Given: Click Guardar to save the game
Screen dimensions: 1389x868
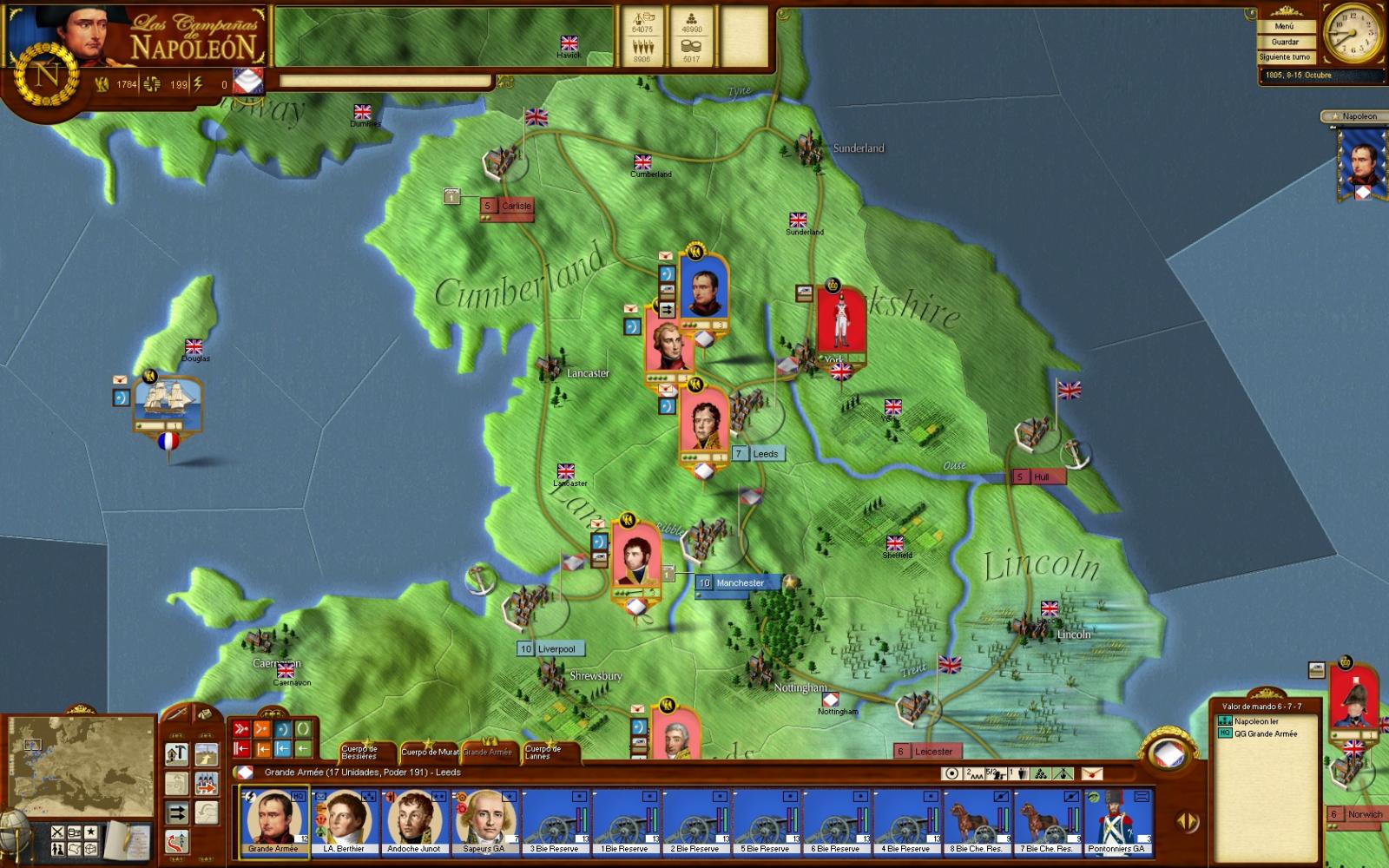Looking at the screenshot, I should point(1285,42).
